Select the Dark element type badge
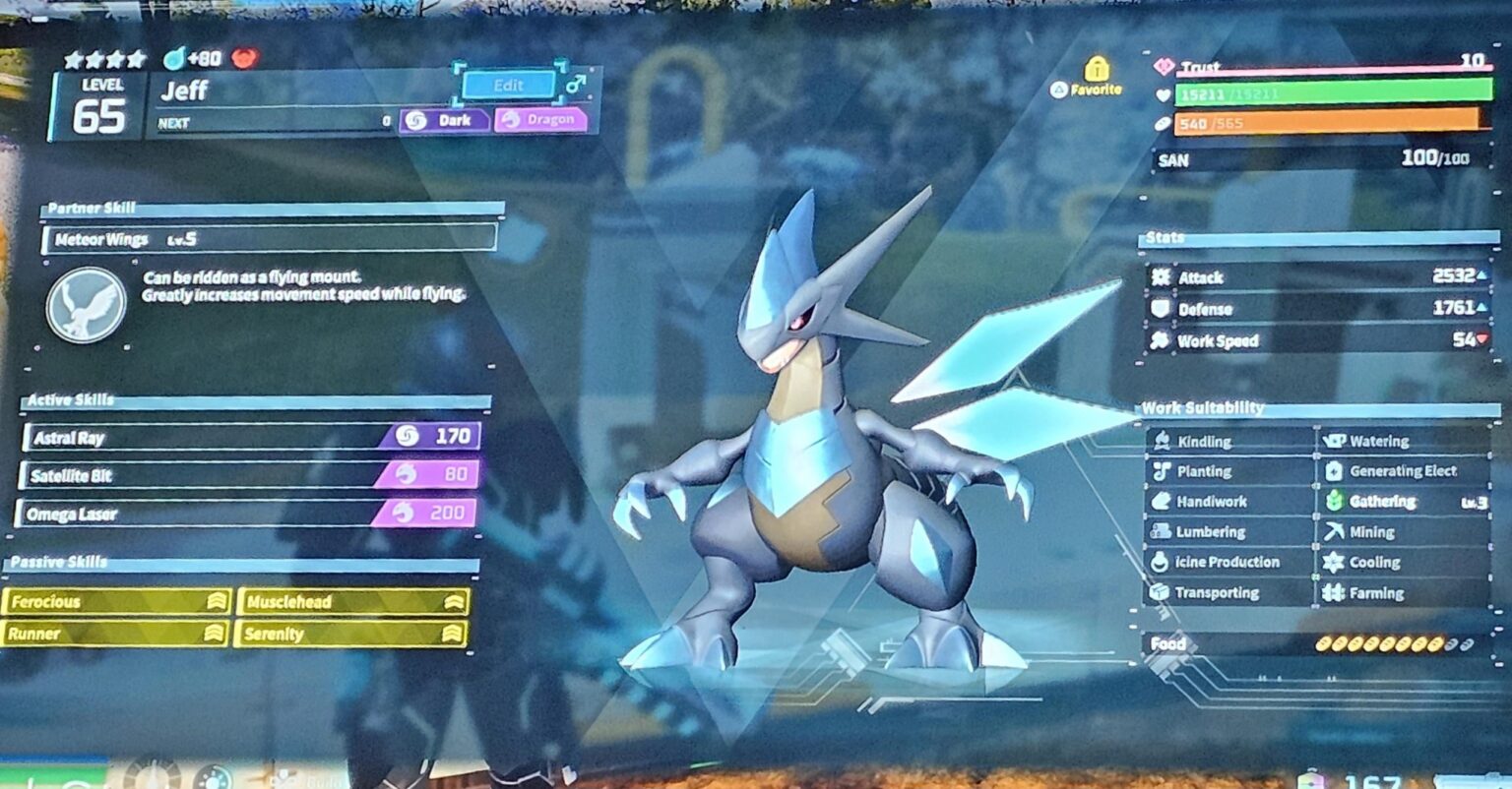The width and height of the screenshot is (1512, 789). (445, 120)
